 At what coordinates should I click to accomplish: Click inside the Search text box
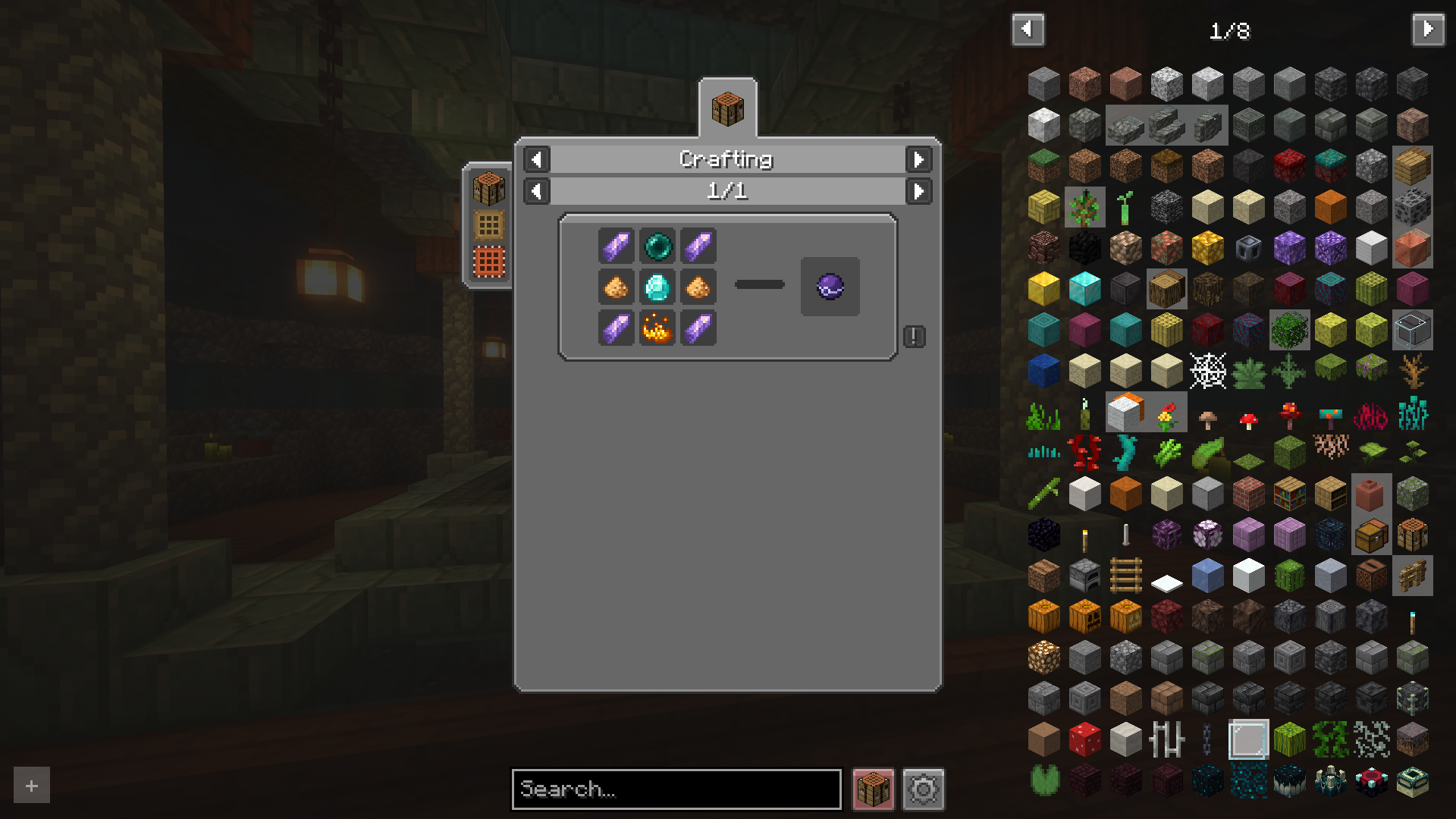click(x=676, y=789)
